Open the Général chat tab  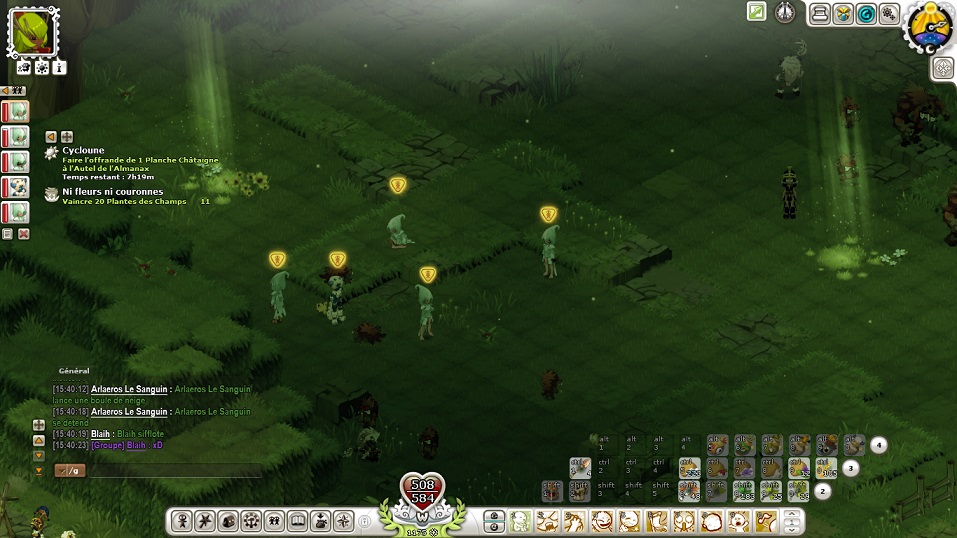click(x=74, y=371)
